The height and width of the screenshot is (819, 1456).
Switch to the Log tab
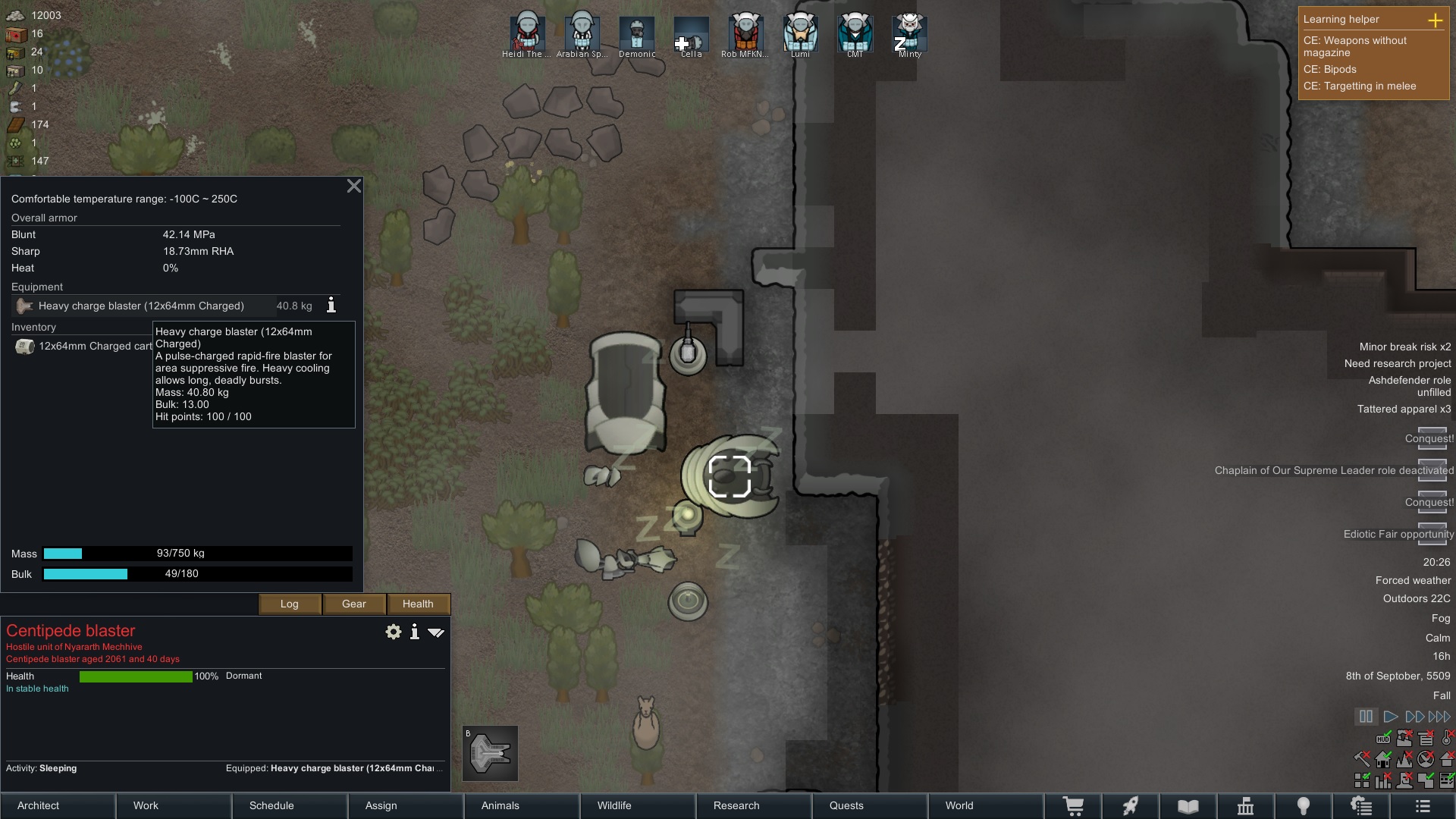(290, 604)
